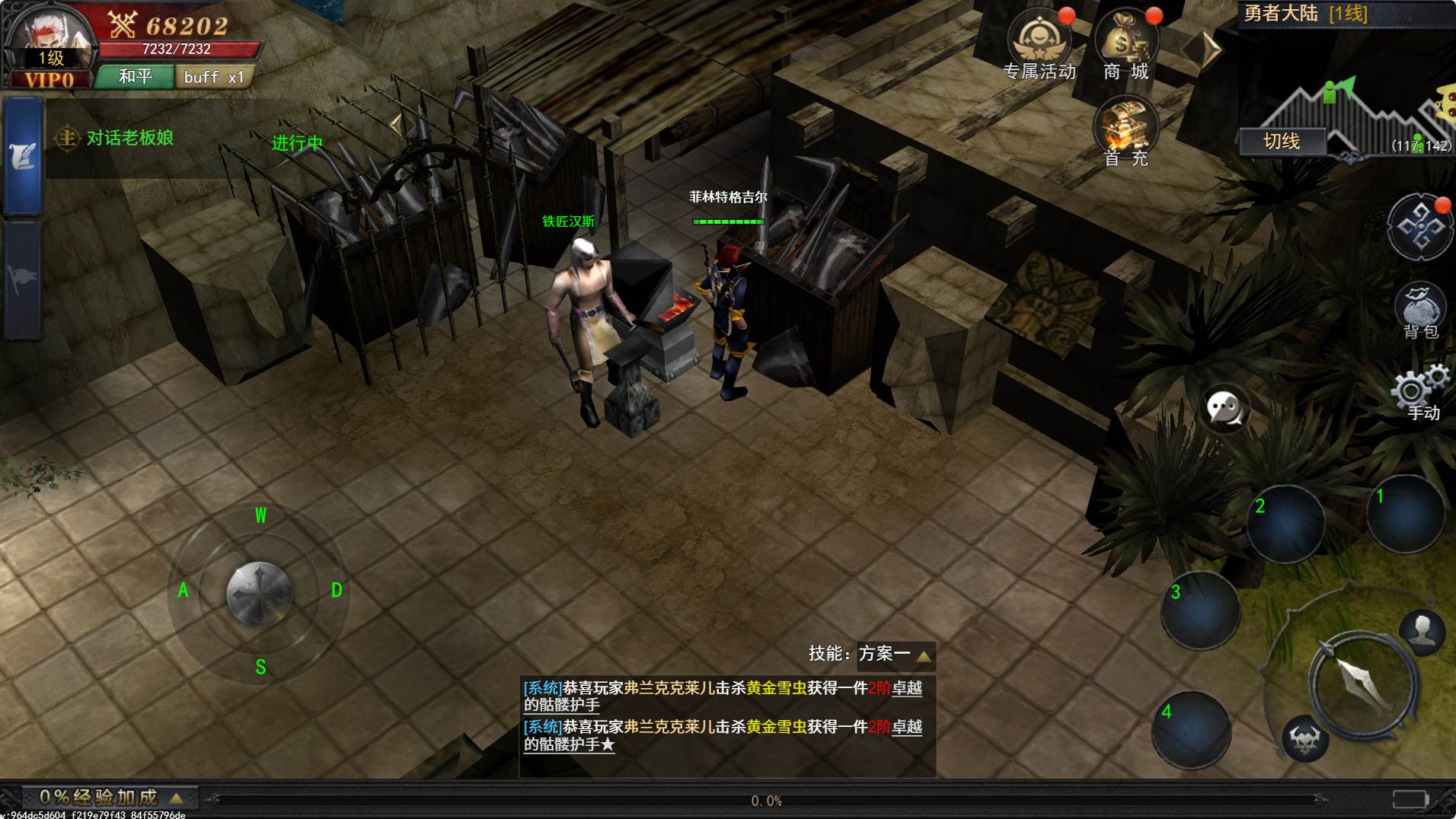Image resolution: width=1456 pixels, height=819 pixels.
Task: Open the chat bubble icon
Action: 1225,409
